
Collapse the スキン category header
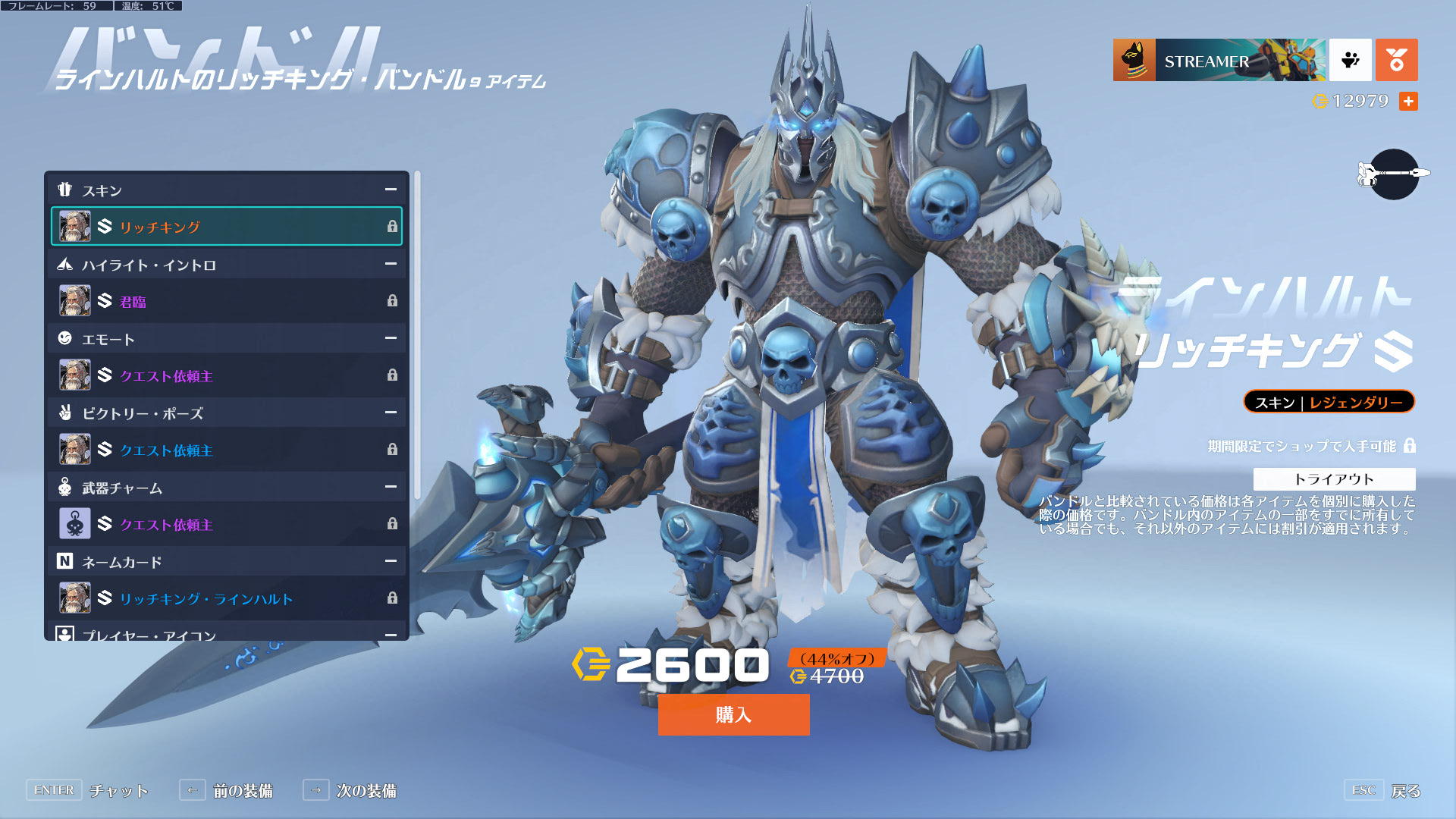(391, 190)
